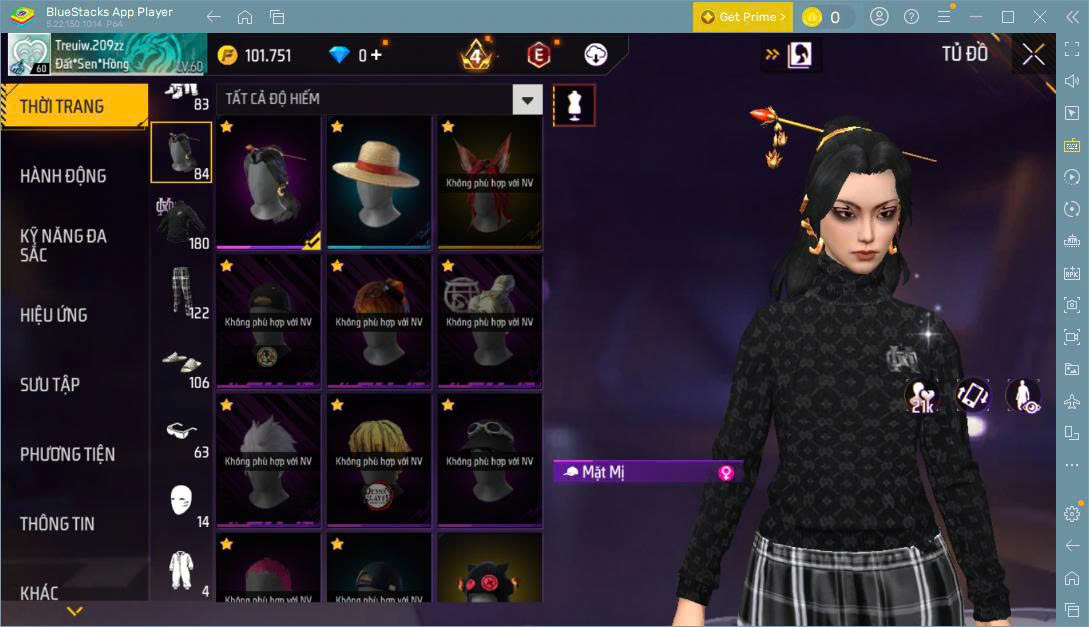
Task: Open the white face mask subcategory
Action: click(x=181, y=501)
